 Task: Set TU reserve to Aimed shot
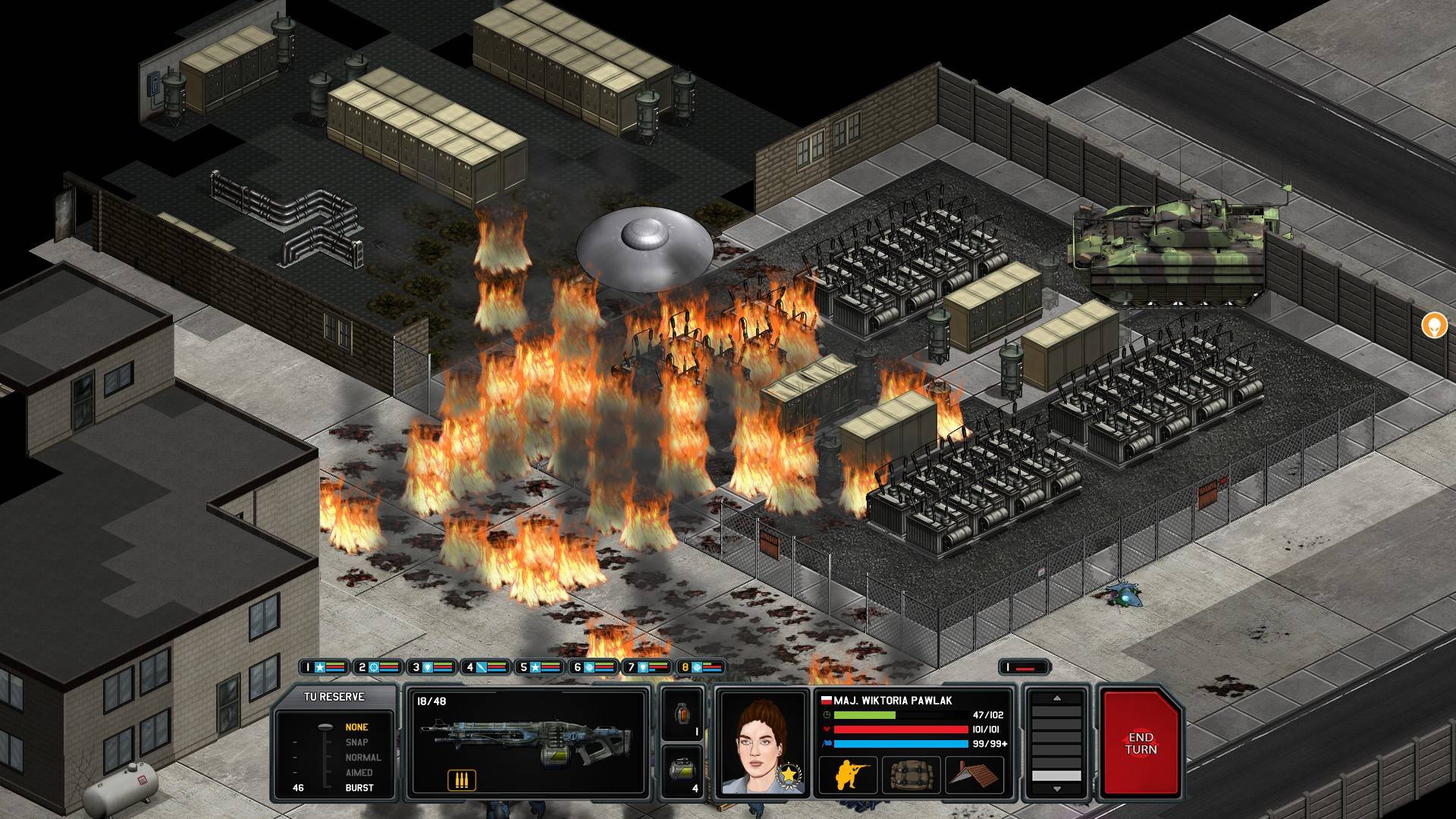click(359, 773)
